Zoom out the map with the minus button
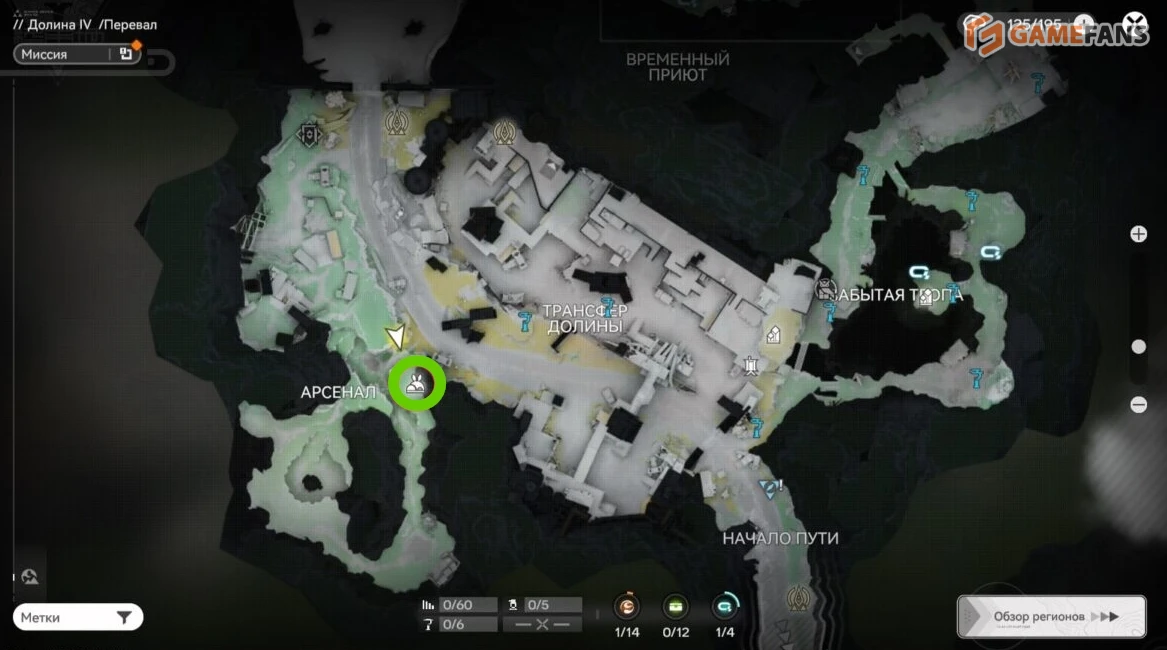Screen dimensions: 1167x650 [1138, 405]
